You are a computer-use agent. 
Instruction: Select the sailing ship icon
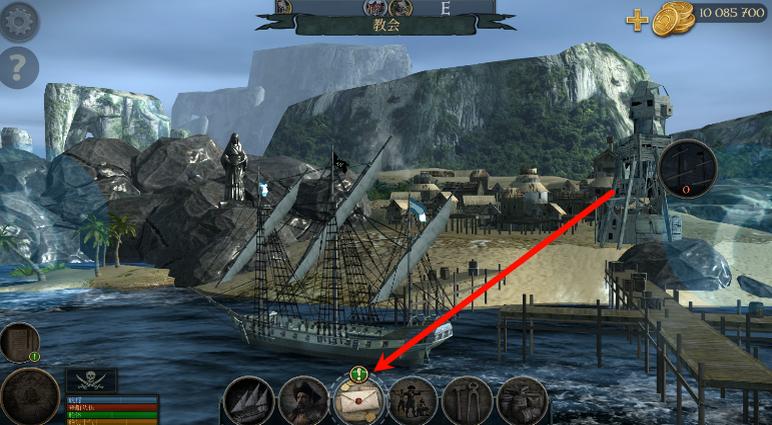[x=248, y=402]
